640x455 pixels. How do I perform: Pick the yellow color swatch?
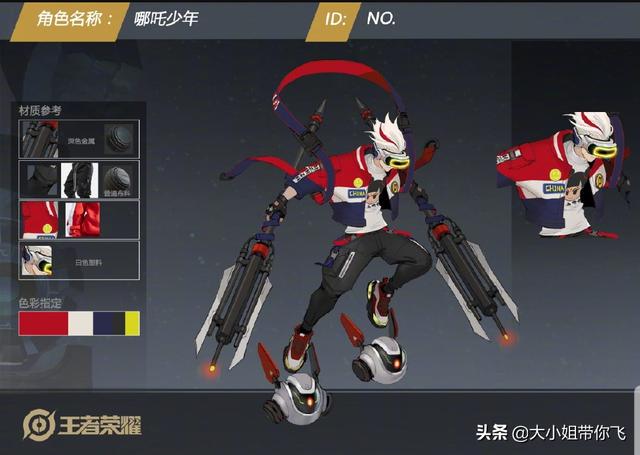click(x=131, y=323)
